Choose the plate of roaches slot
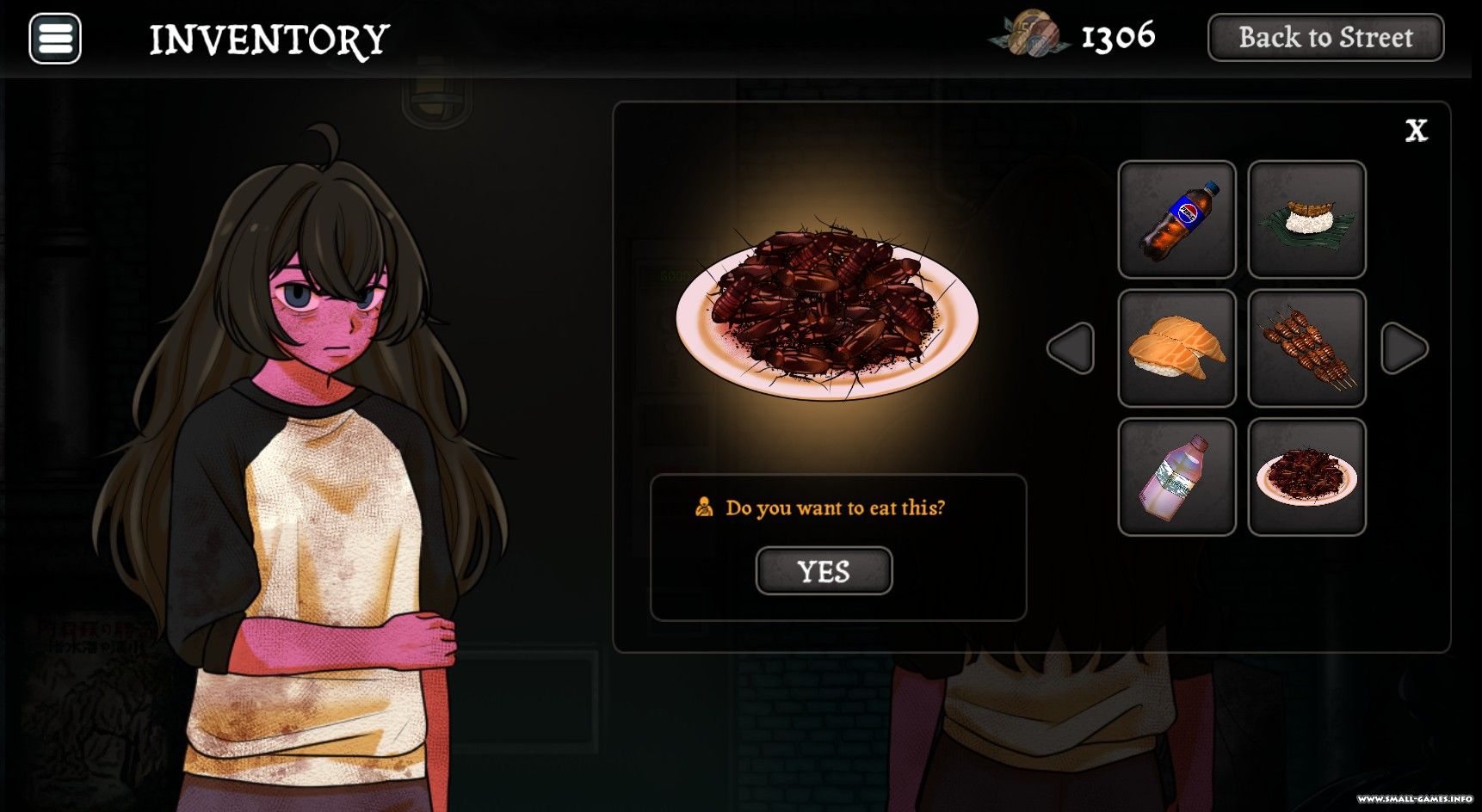This screenshot has height=812, width=1482. coord(1306,477)
